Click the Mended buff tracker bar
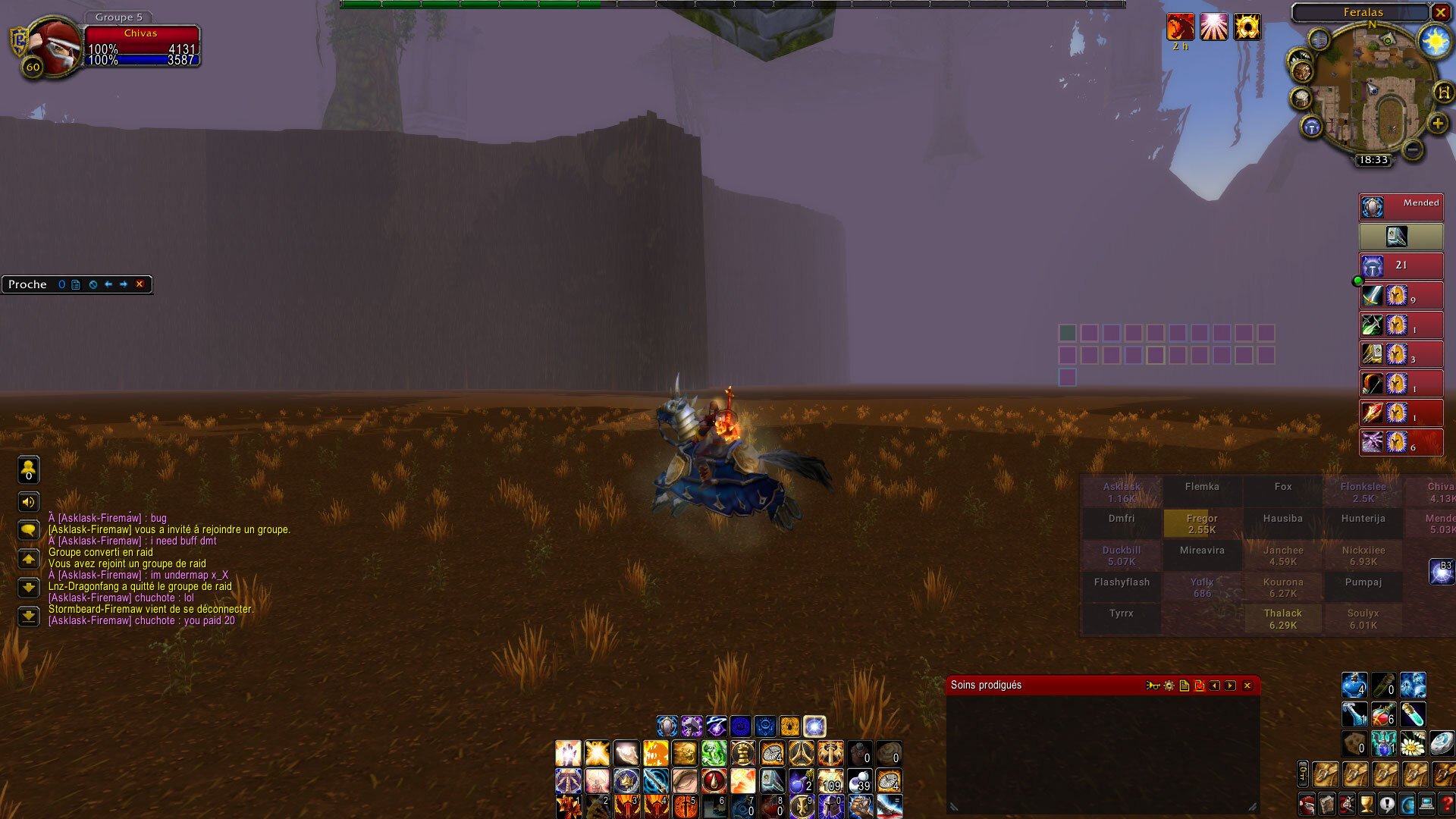 [x=1401, y=207]
